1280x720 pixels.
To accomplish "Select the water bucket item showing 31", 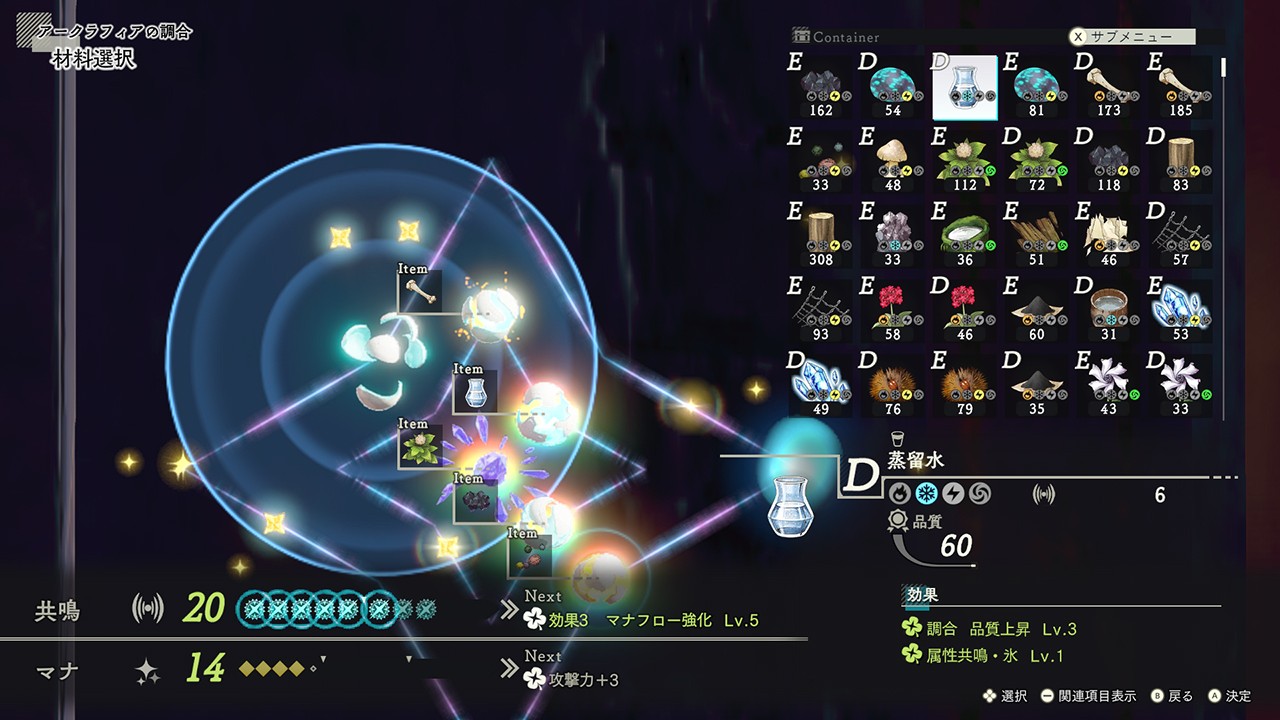I will point(1109,310).
